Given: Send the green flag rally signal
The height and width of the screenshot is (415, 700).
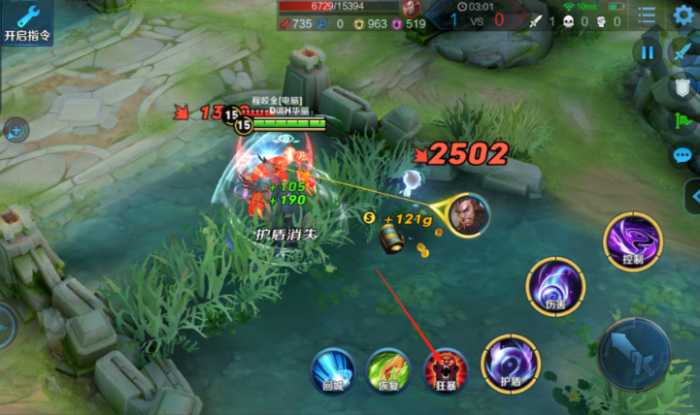Looking at the screenshot, I should [683, 121].
